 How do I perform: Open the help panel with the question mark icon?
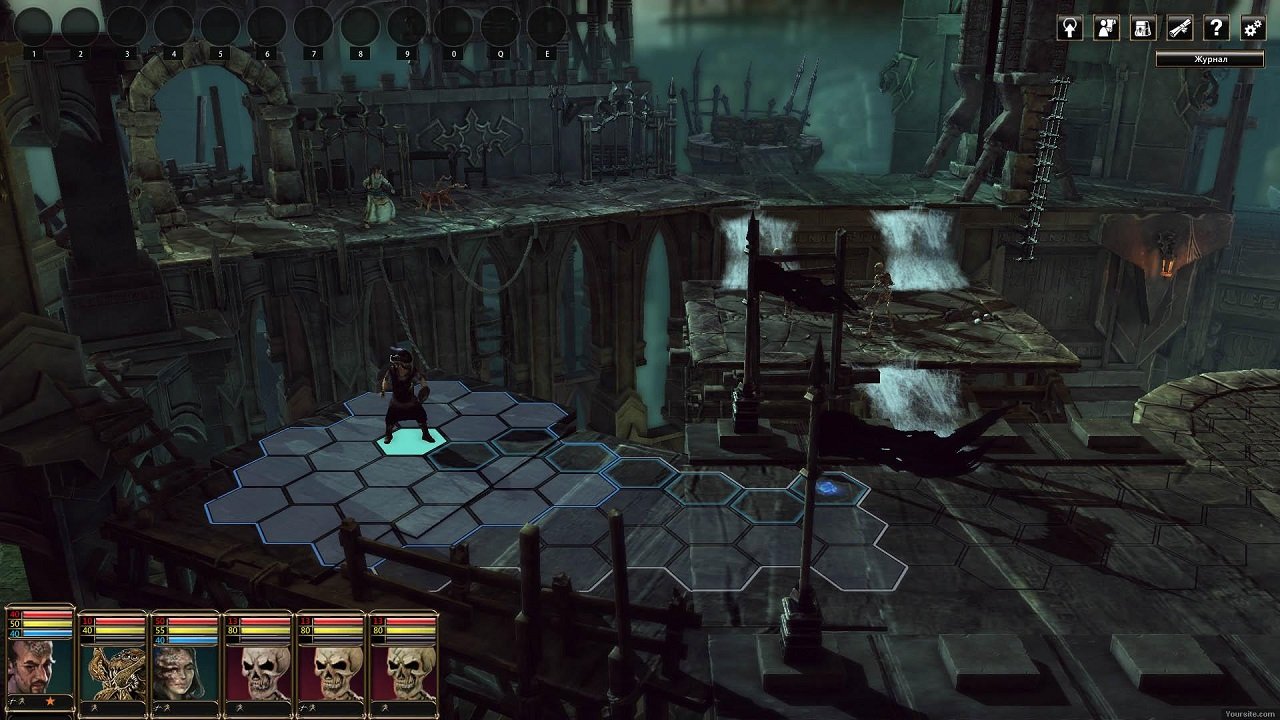[1215, 29]
